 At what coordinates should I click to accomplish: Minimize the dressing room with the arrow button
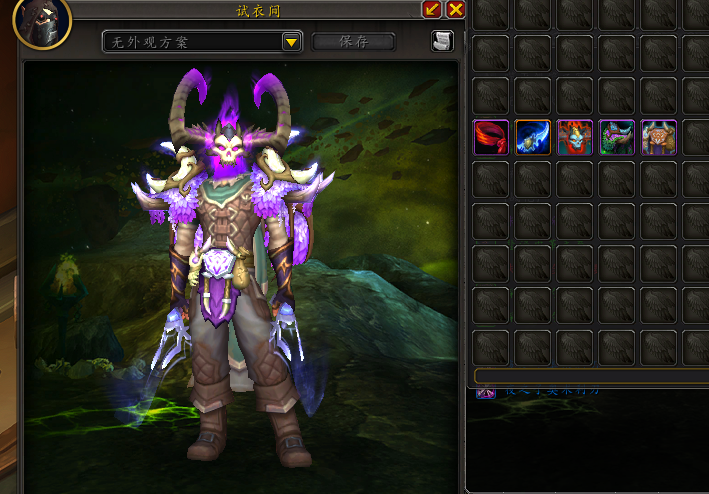click(x=432, y=10)
